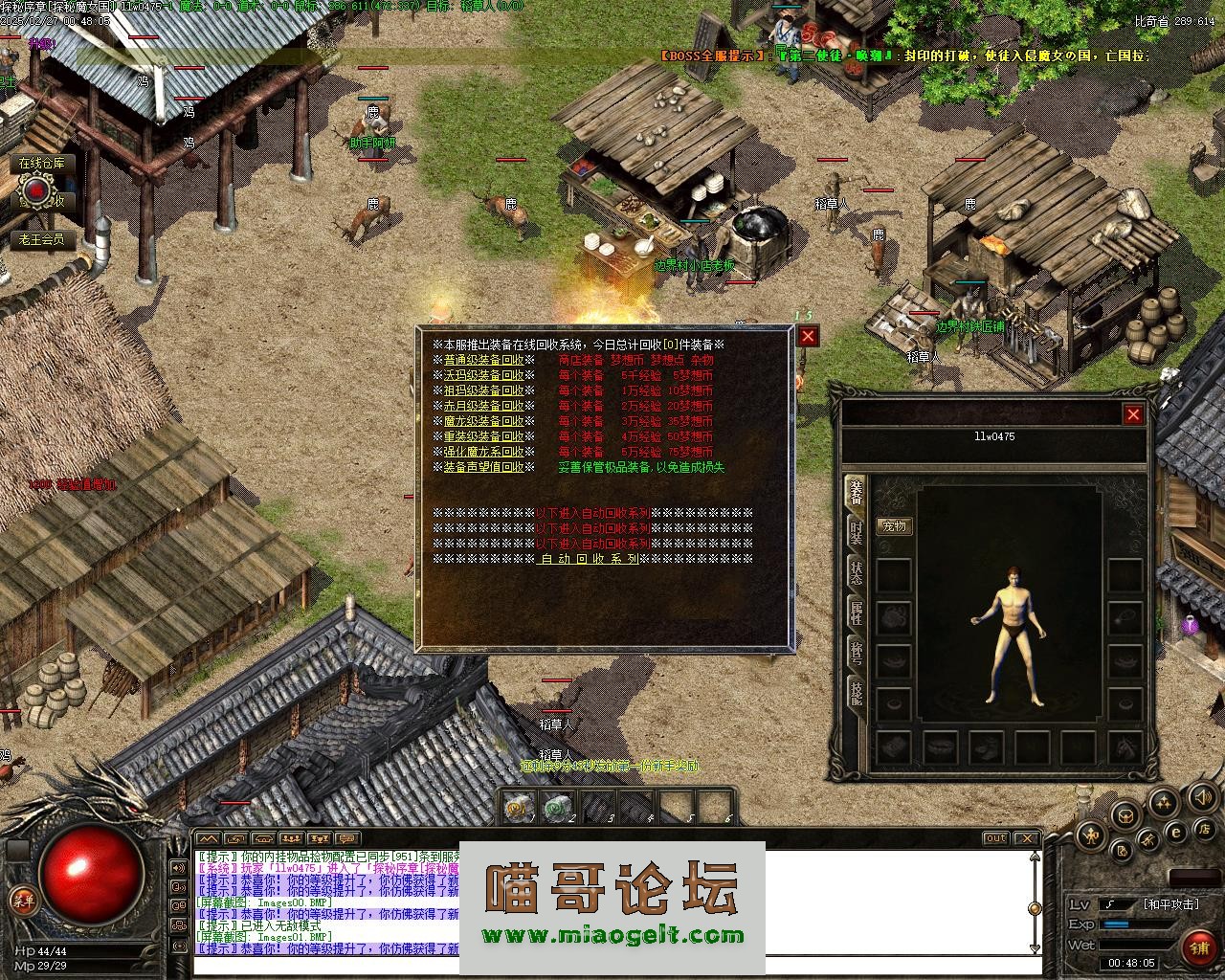Open the 老王会员 membership button
This screenshot has width=1225, height=980.
(42, 239)
